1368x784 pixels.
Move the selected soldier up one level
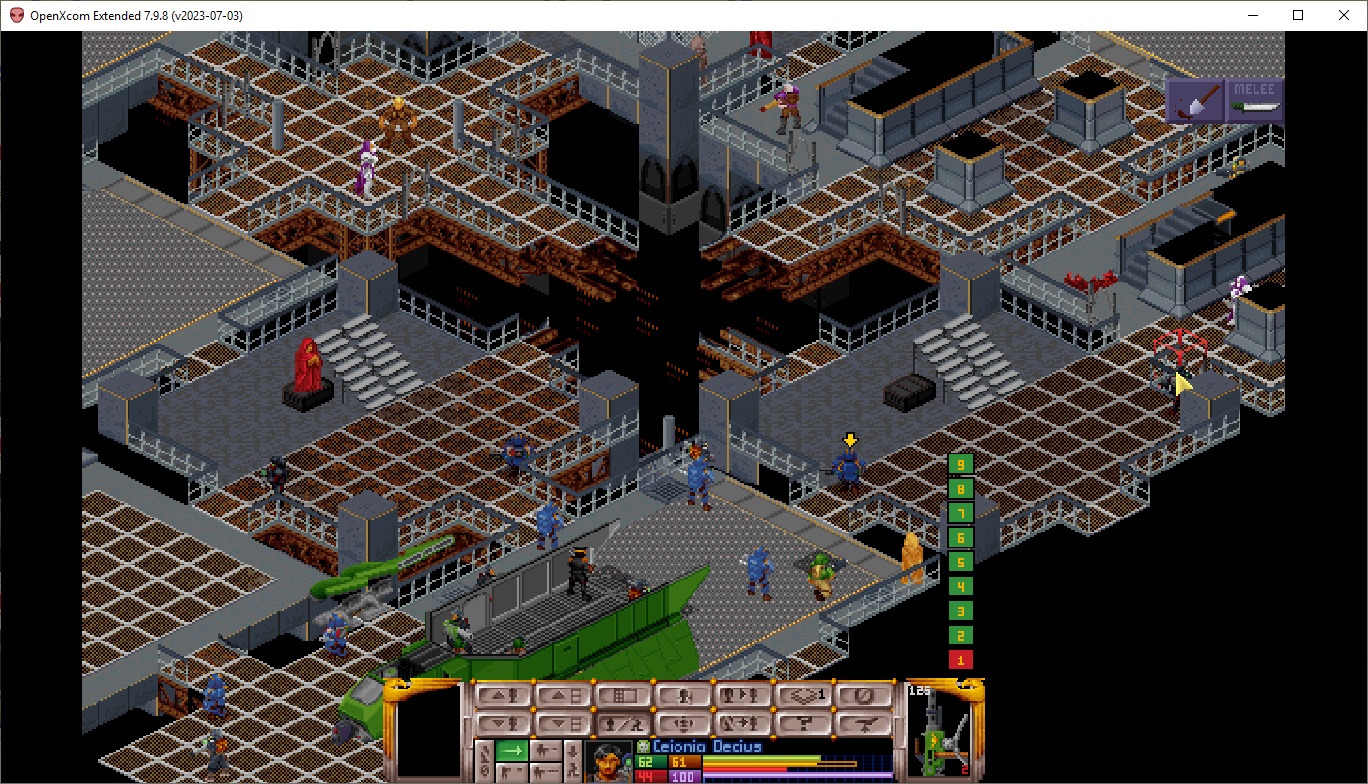click(503, 695)
